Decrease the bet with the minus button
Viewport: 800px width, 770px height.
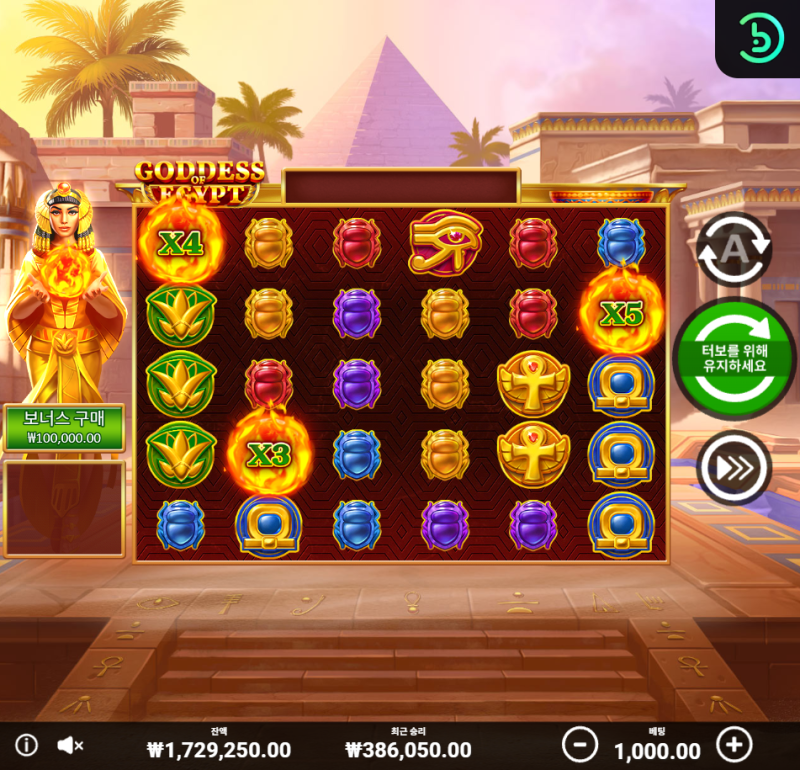[579, 744]
